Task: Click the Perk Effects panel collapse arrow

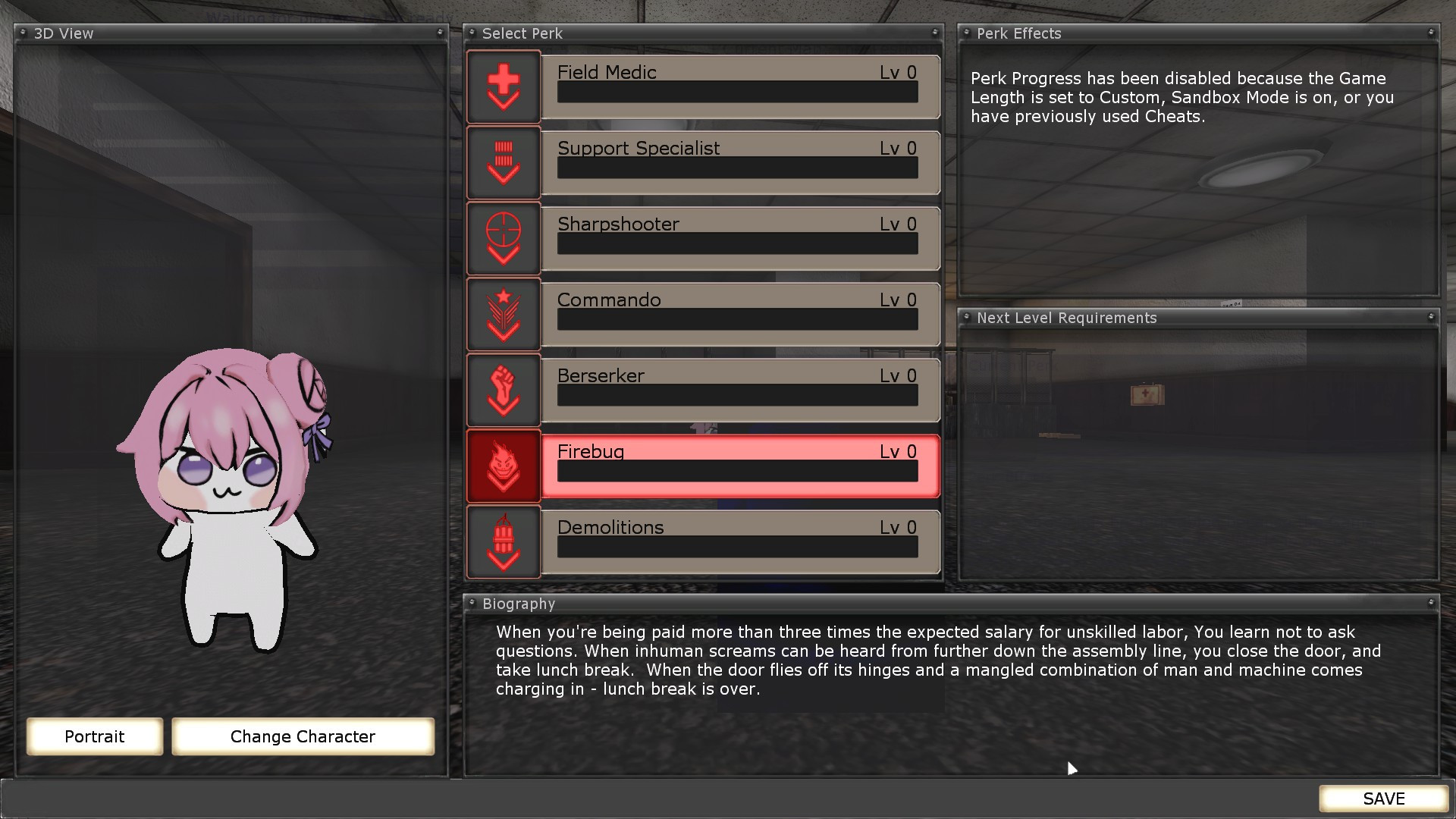Action: [967, 33]
